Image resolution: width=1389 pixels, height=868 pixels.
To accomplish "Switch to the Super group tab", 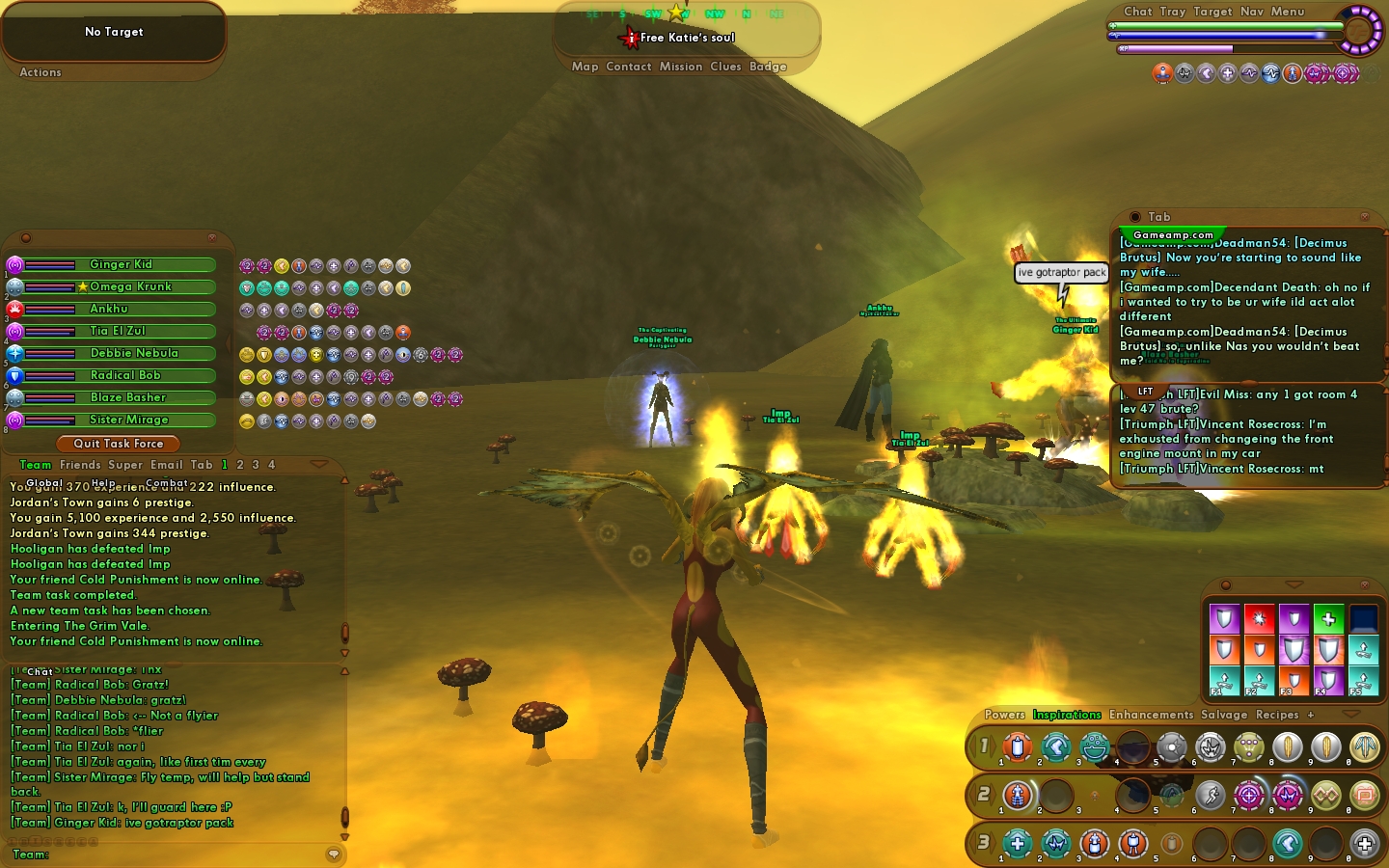I will [x=125, y=465].
